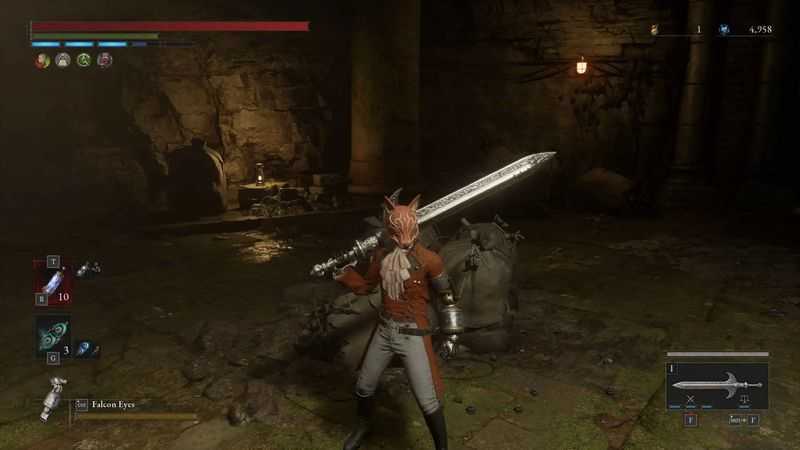Image resolution: width=800 pixels, height=450 pixels.
Task: Click the blue orb item beside the lower belt slot
Action: 87,346
